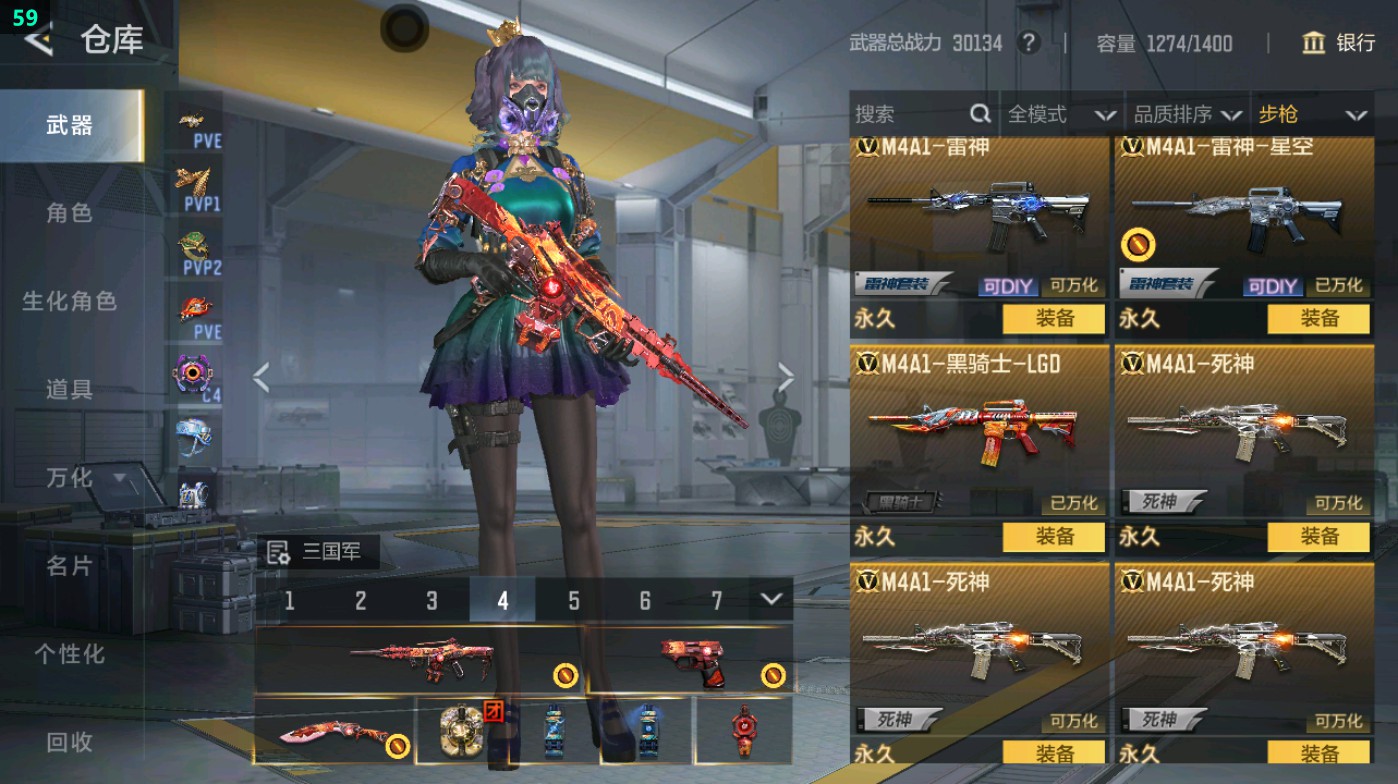
Task: Equip the M4A1-雷神 rifle
Action: click(1054, 319)
